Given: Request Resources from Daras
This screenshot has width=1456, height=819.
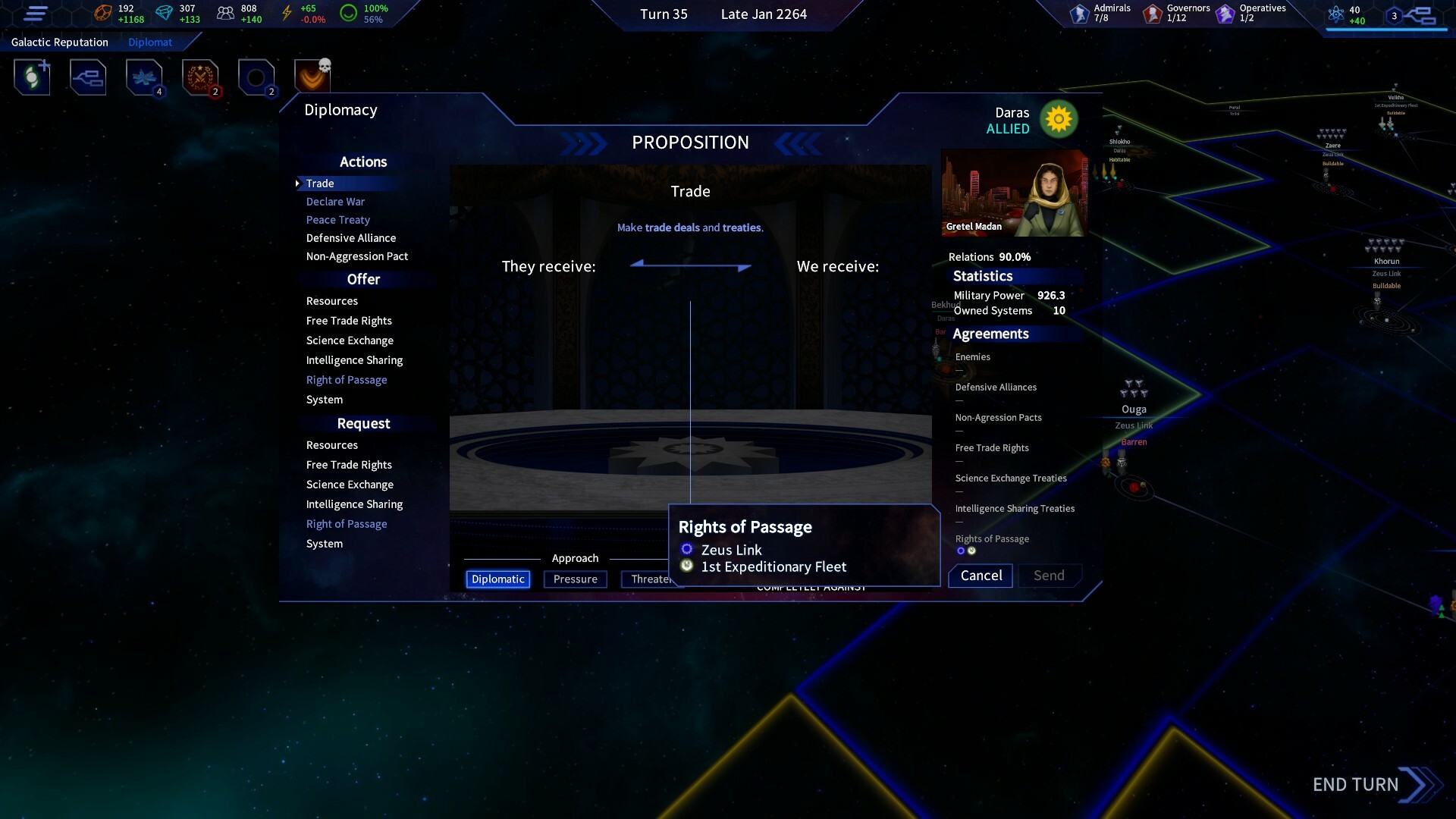Looking at the screenshot, I should [331, 445].
